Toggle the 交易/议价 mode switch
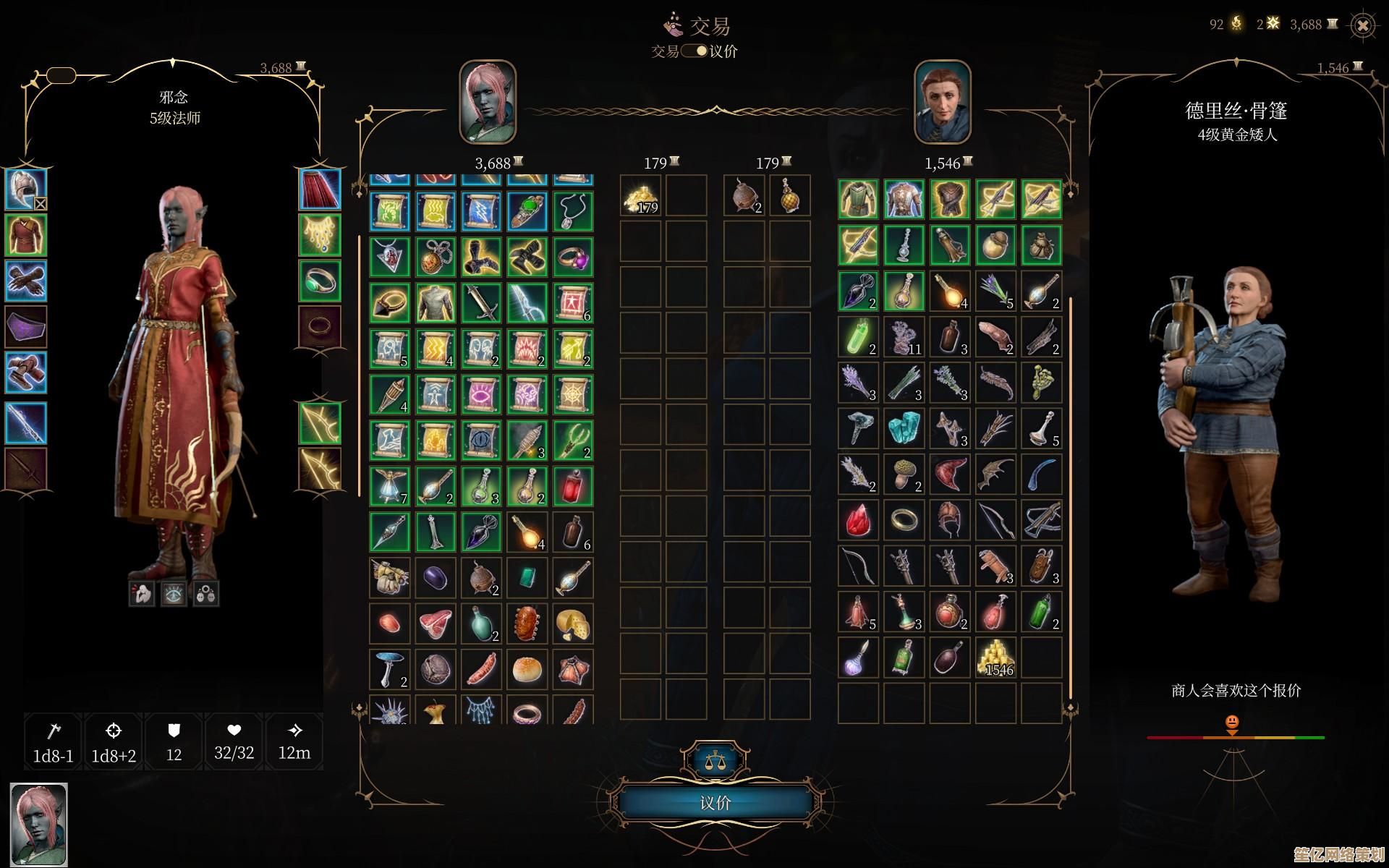The width and height of the screenshot is (1389, 868). click(x=694, y=51)
